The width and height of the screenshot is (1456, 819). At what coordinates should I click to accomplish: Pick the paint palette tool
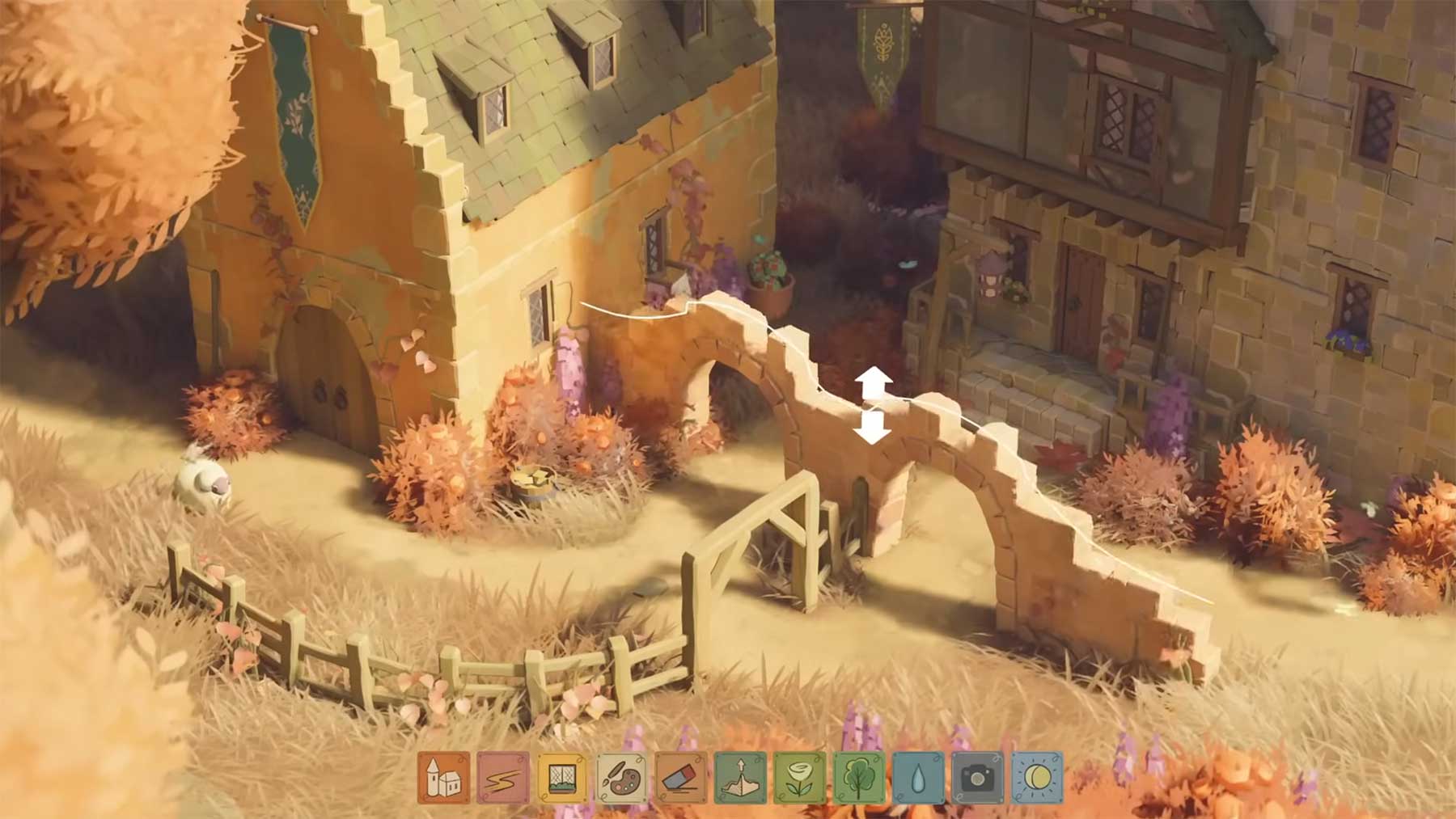point(621,778)
